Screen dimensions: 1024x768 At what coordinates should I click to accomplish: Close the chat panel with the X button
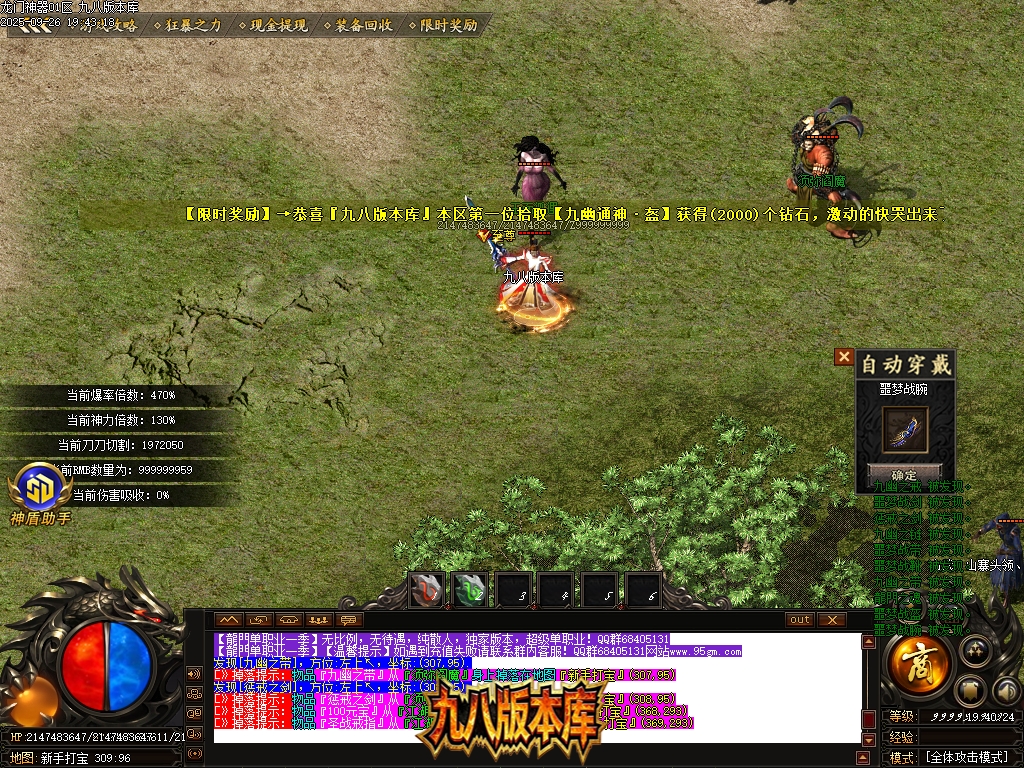coord(831,620)
